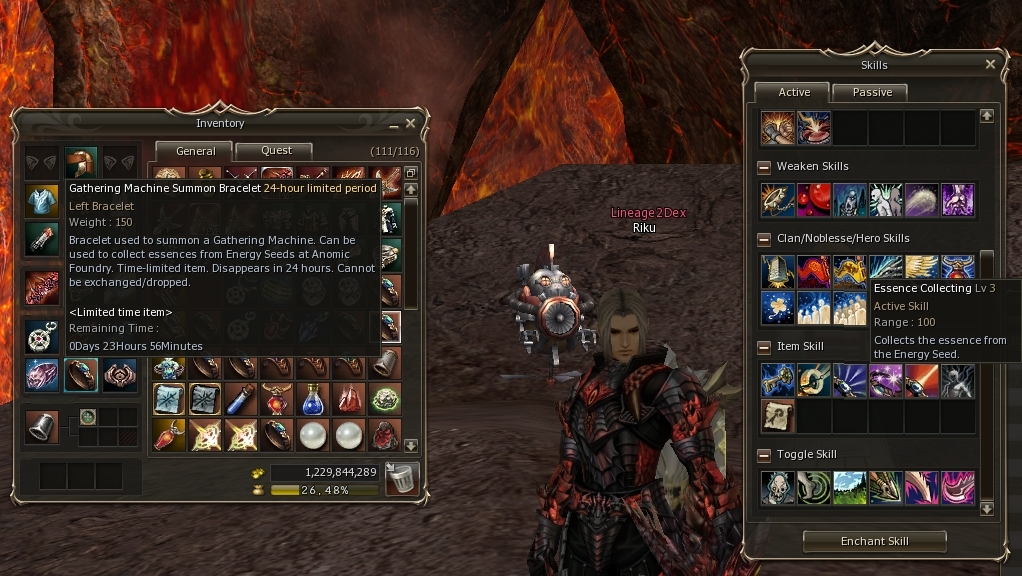Image resolution: width=1022 pixels, height=576 pixels.
Task: Show the Active skills tab
Action: [794, 92]
